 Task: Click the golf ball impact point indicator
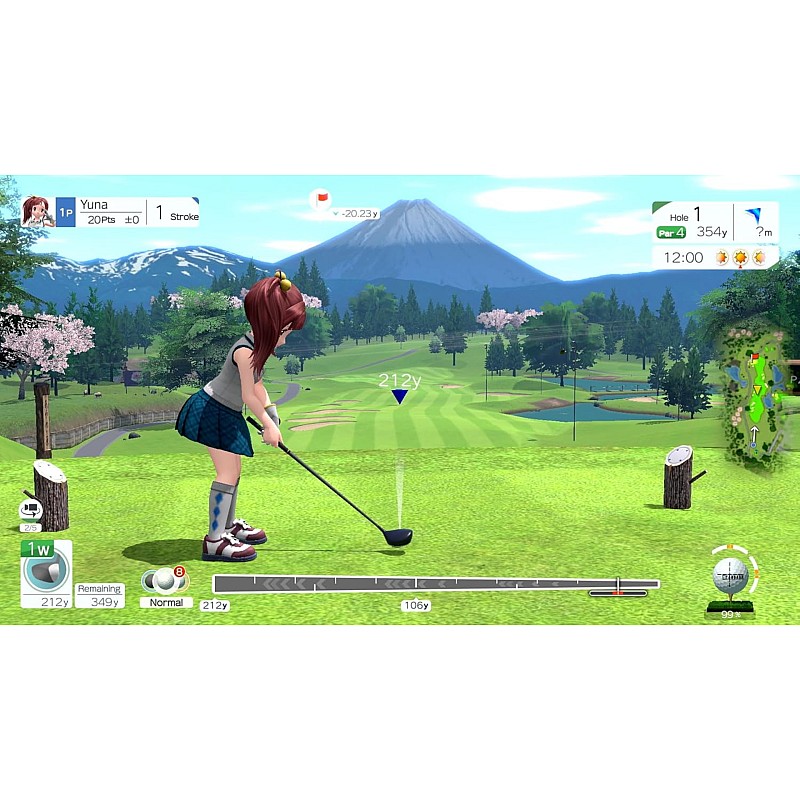pos(730,576)
